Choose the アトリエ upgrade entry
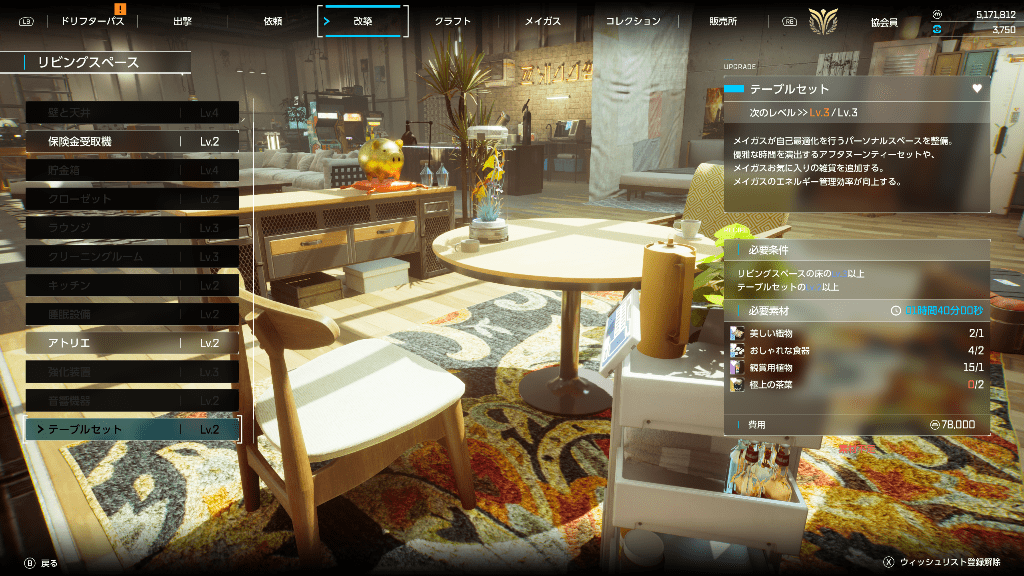Screen dimensions: 1024x576 pos(132,343)
